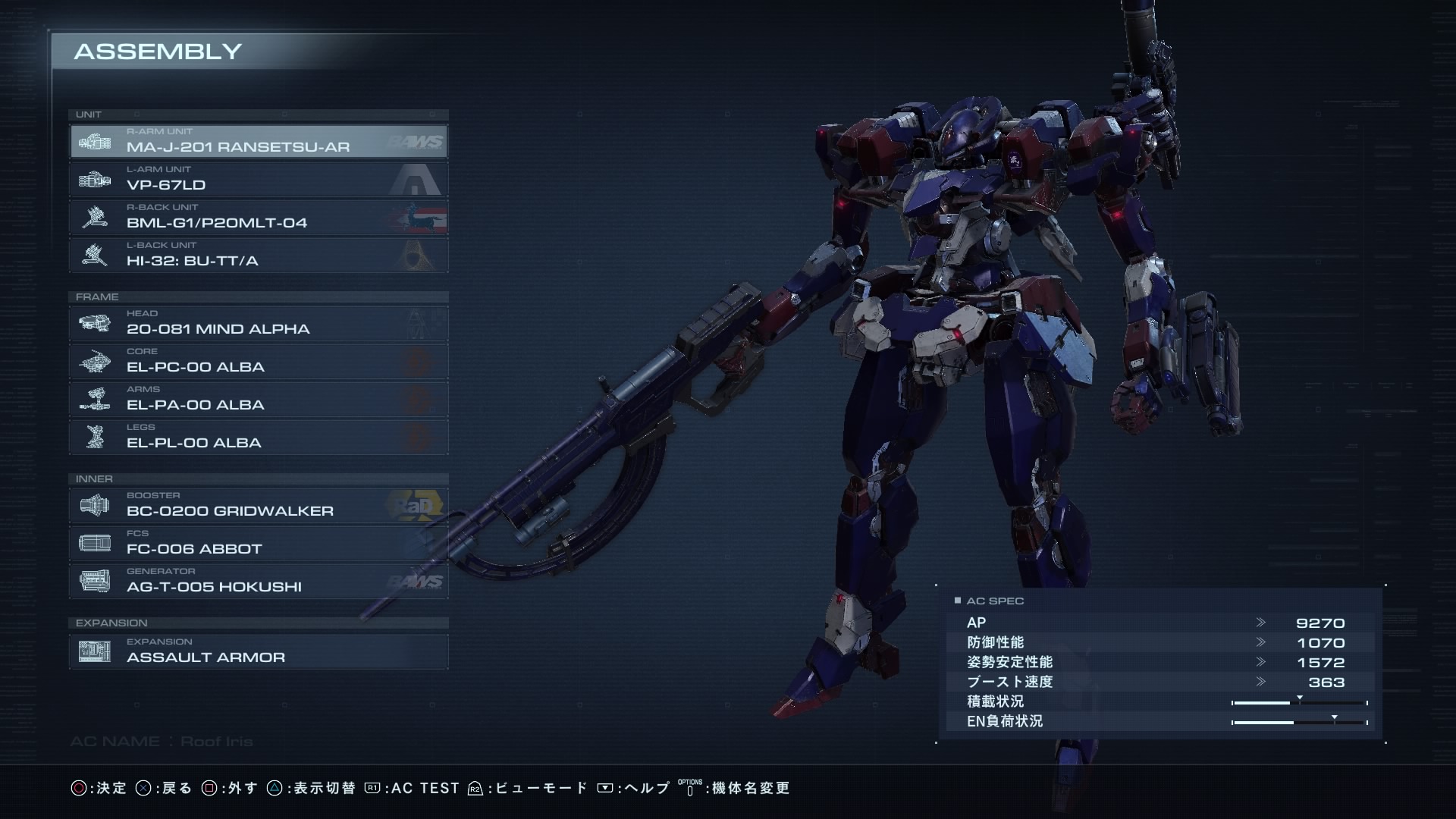1456x819 pixels.
Task: Choose the L-Arm Unit VP-67LD slot
Action: click(x=259, y=179)
